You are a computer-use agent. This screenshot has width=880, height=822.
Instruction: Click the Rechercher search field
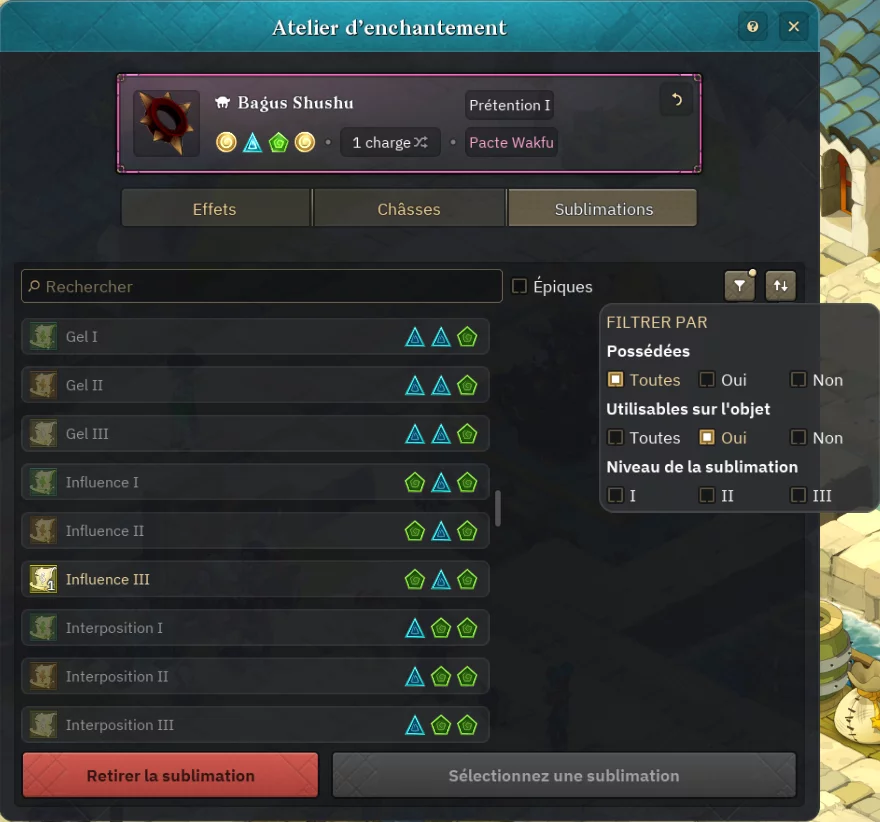(x=262, y=286)
